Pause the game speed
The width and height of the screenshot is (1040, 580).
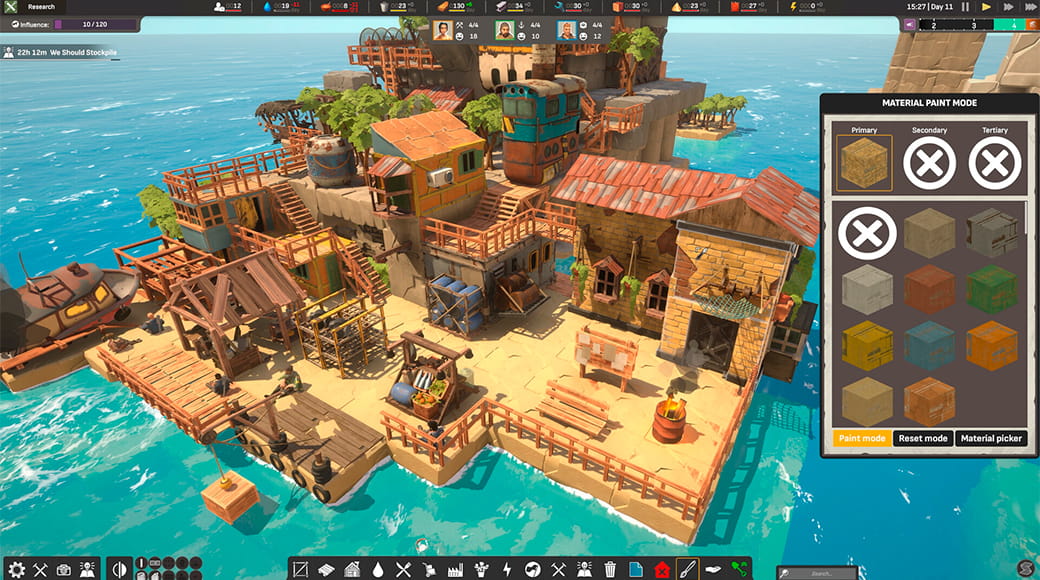[965, 7]
